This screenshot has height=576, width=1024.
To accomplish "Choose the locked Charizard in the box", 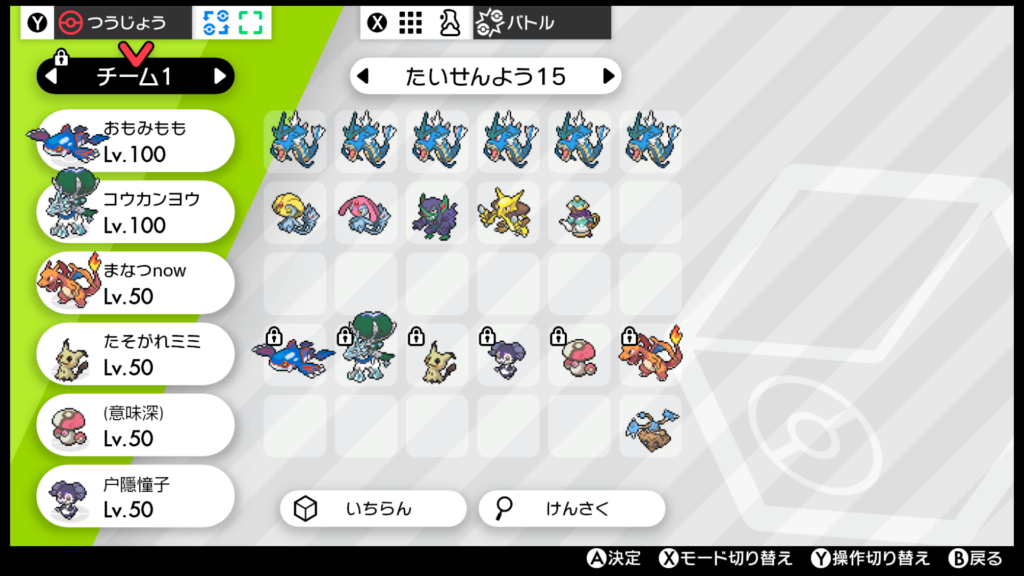I will (650, 355).
